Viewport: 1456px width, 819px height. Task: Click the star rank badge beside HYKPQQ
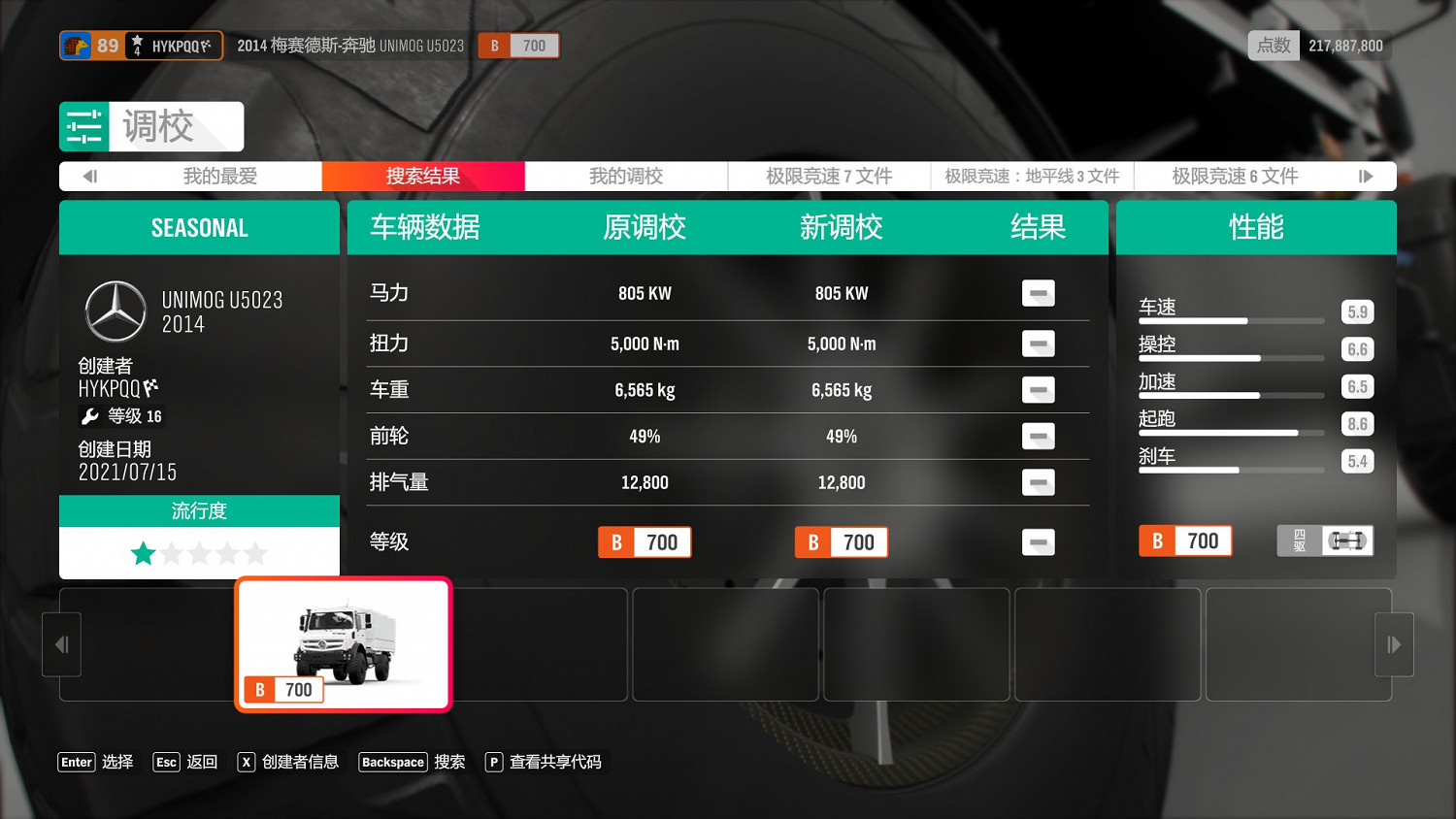(x=137, y=45)
